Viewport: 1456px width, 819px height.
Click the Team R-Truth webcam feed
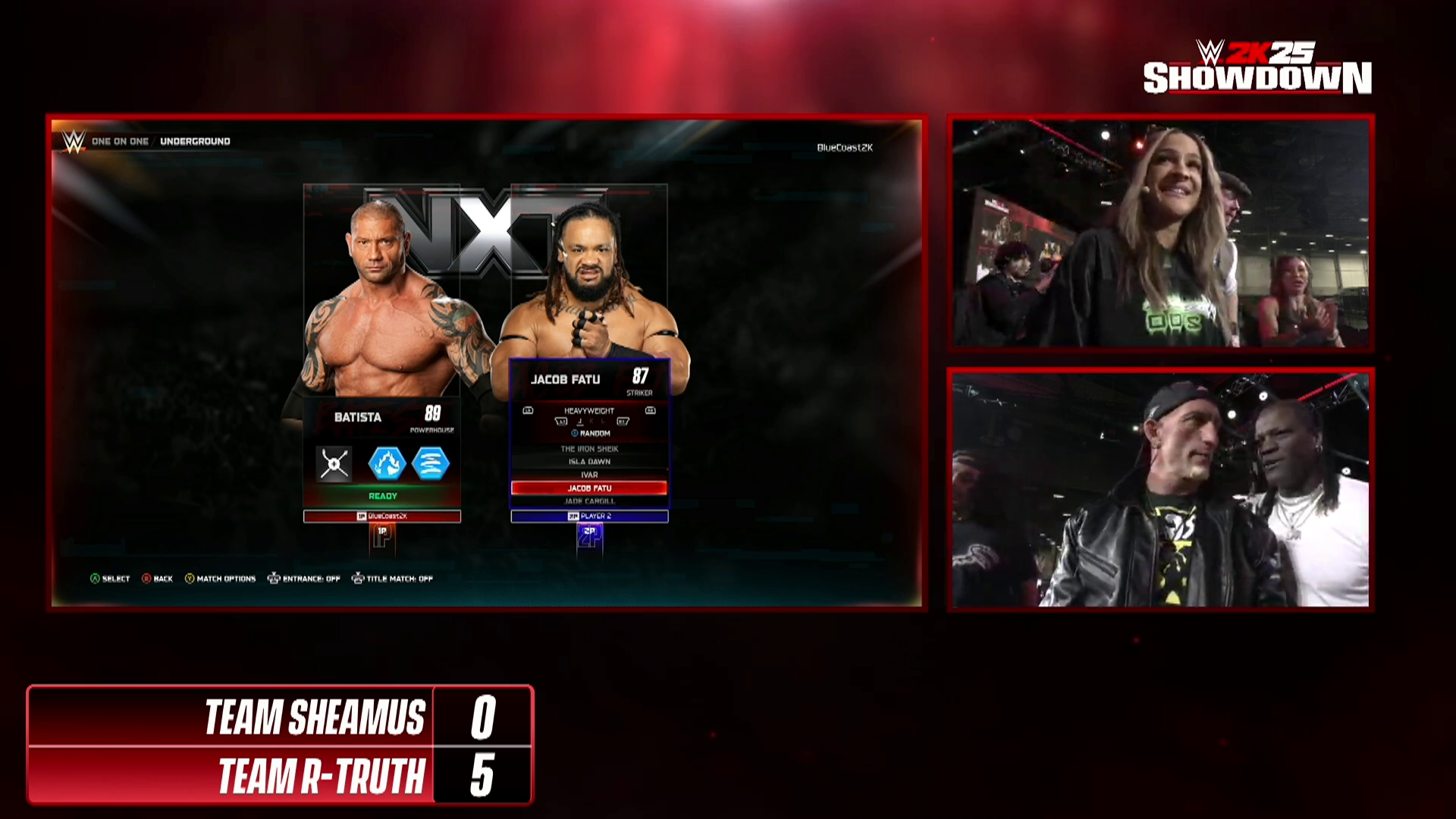[x=1160, y=489]
